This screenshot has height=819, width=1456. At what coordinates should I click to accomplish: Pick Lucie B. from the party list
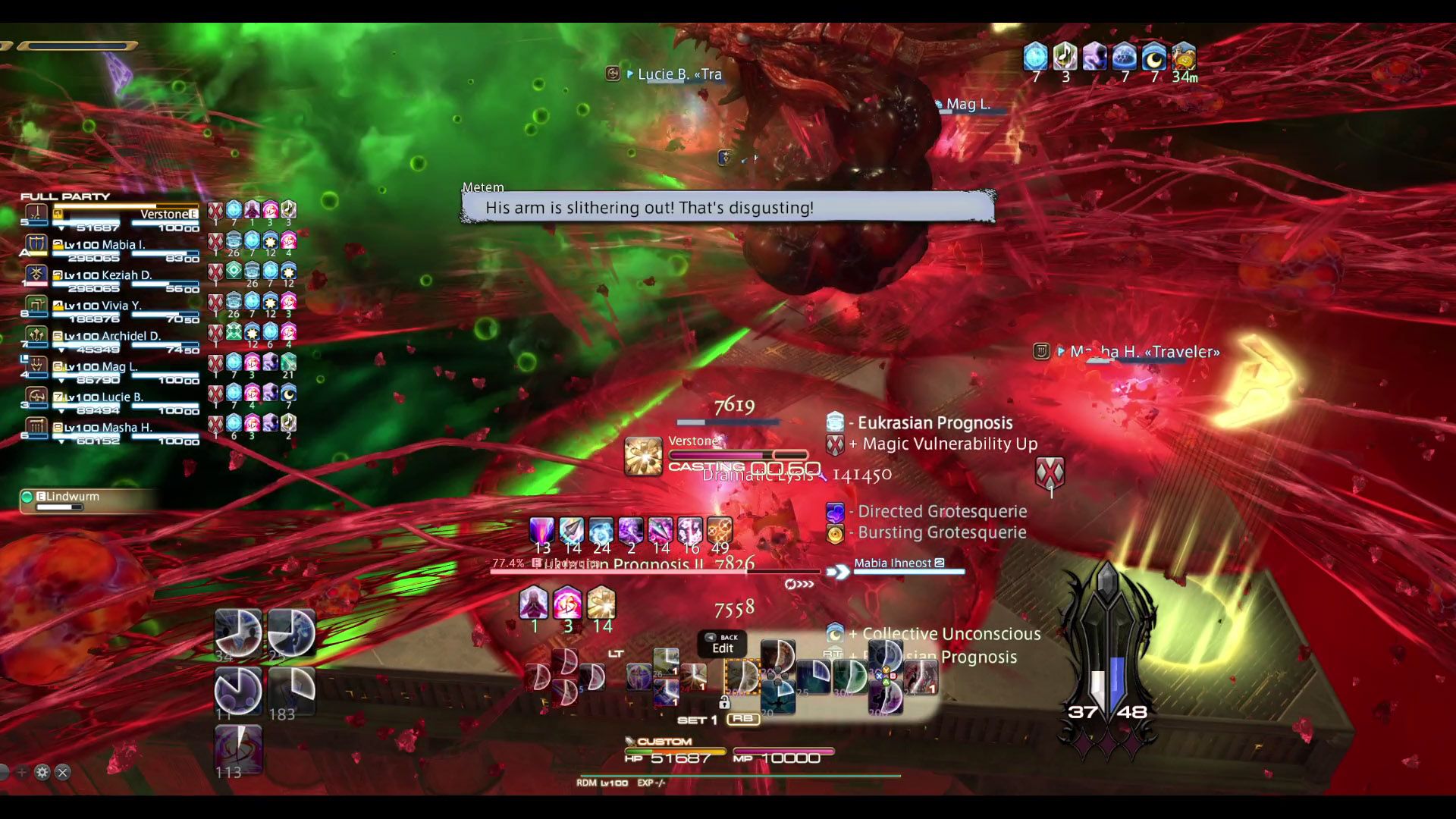[121, 397]
